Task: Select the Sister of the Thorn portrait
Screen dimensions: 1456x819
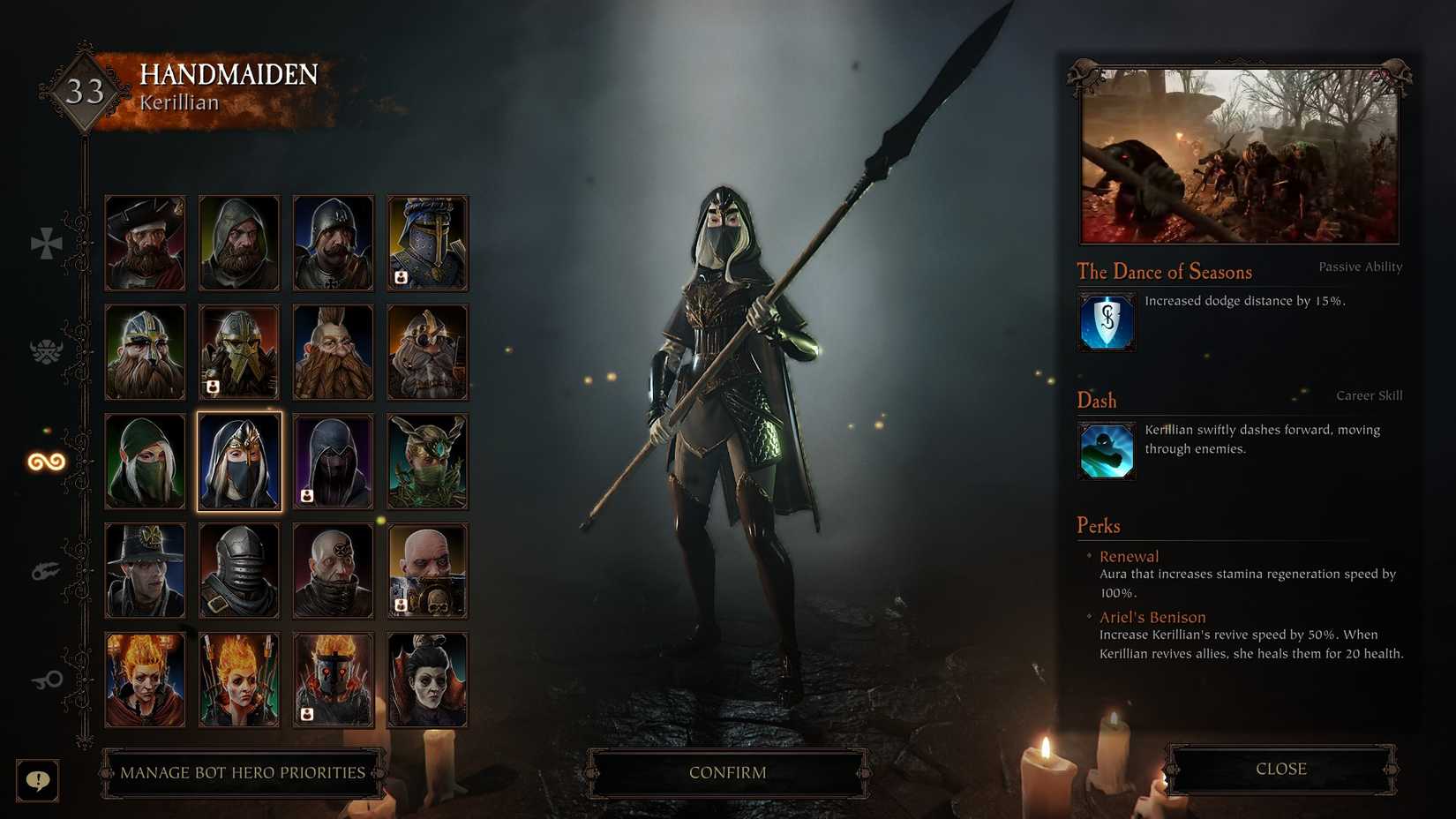Action: coord(427,460)
